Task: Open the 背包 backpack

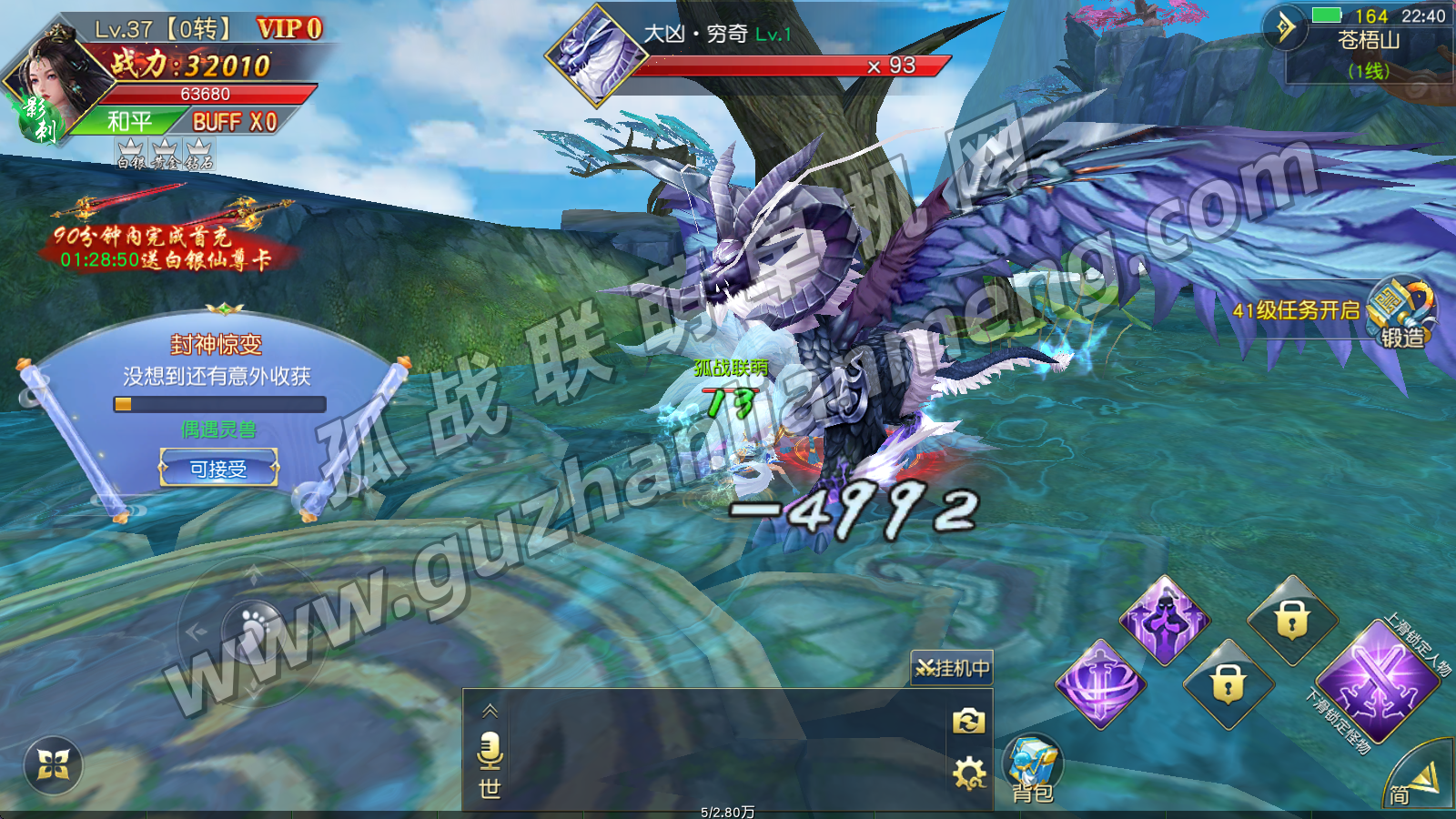Action: [1033, 771]
